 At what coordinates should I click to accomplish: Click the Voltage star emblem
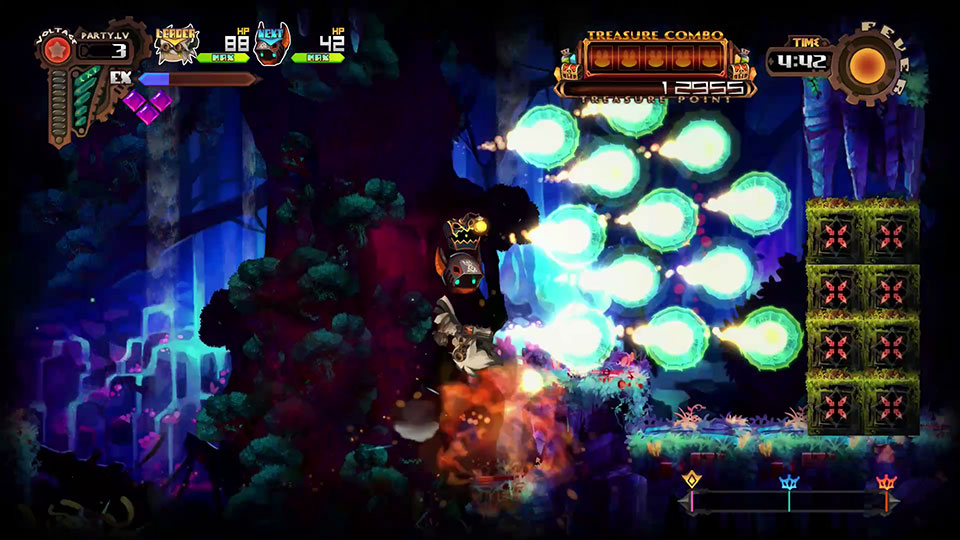point(58,51)
